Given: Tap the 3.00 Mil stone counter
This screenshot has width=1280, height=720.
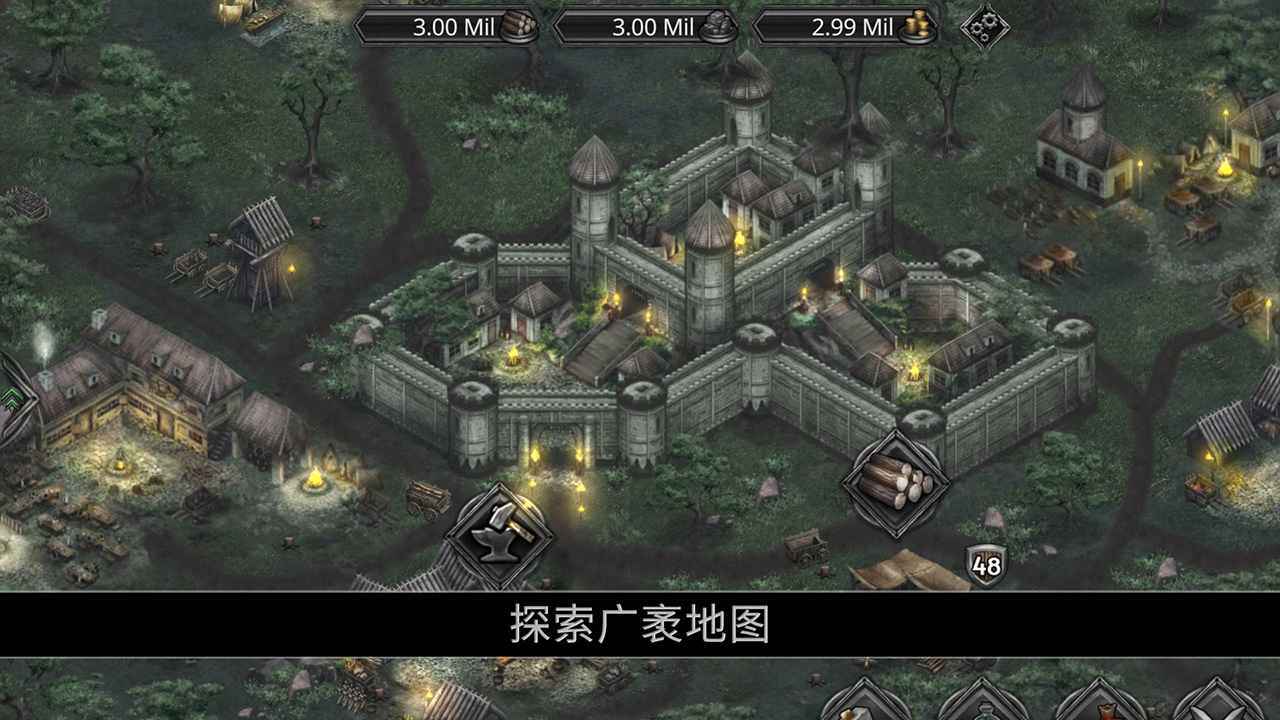Looking at the screenshot, I should click(x=648, y=28).
